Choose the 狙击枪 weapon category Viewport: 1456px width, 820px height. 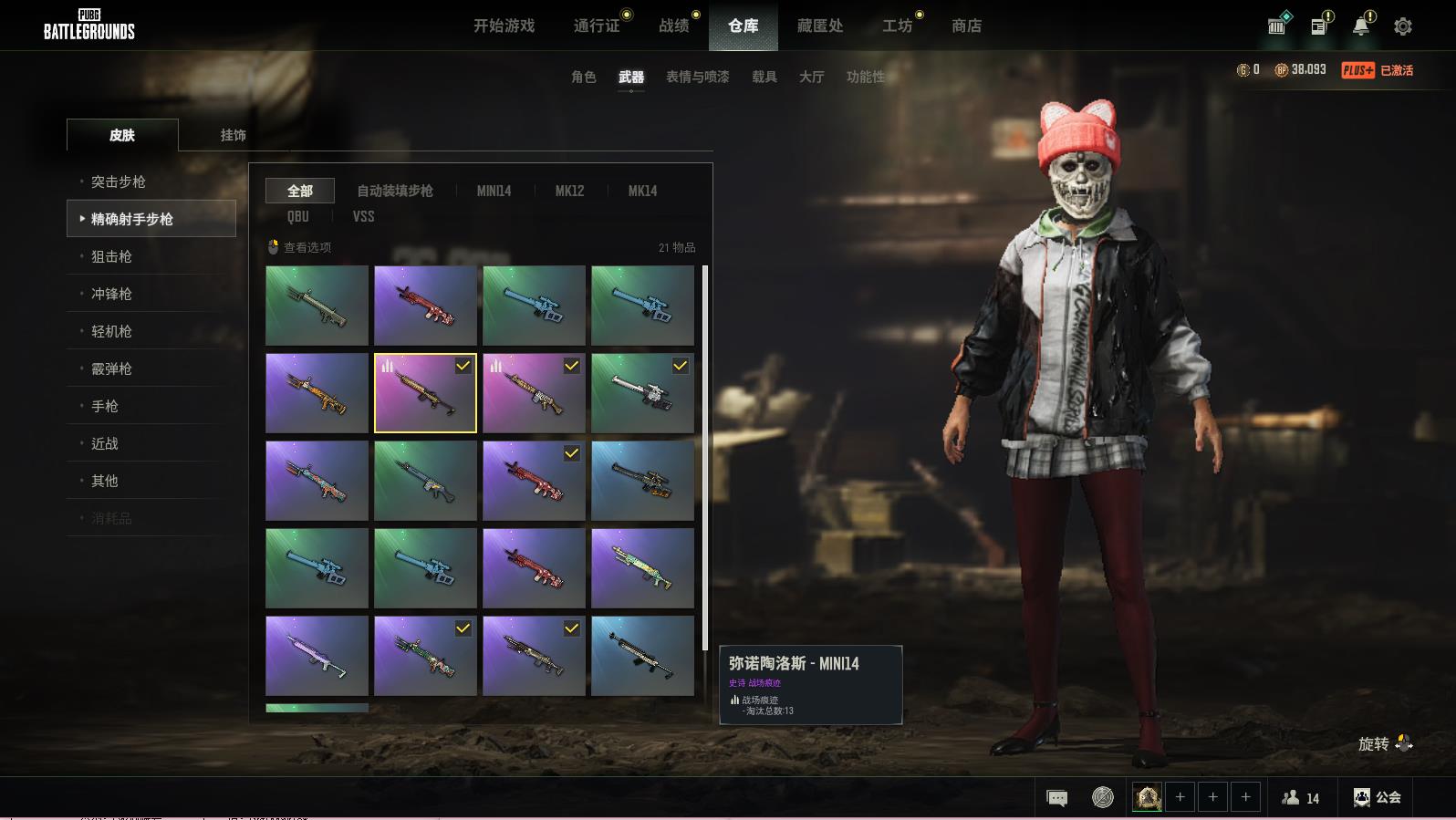[x=111, y=256]
